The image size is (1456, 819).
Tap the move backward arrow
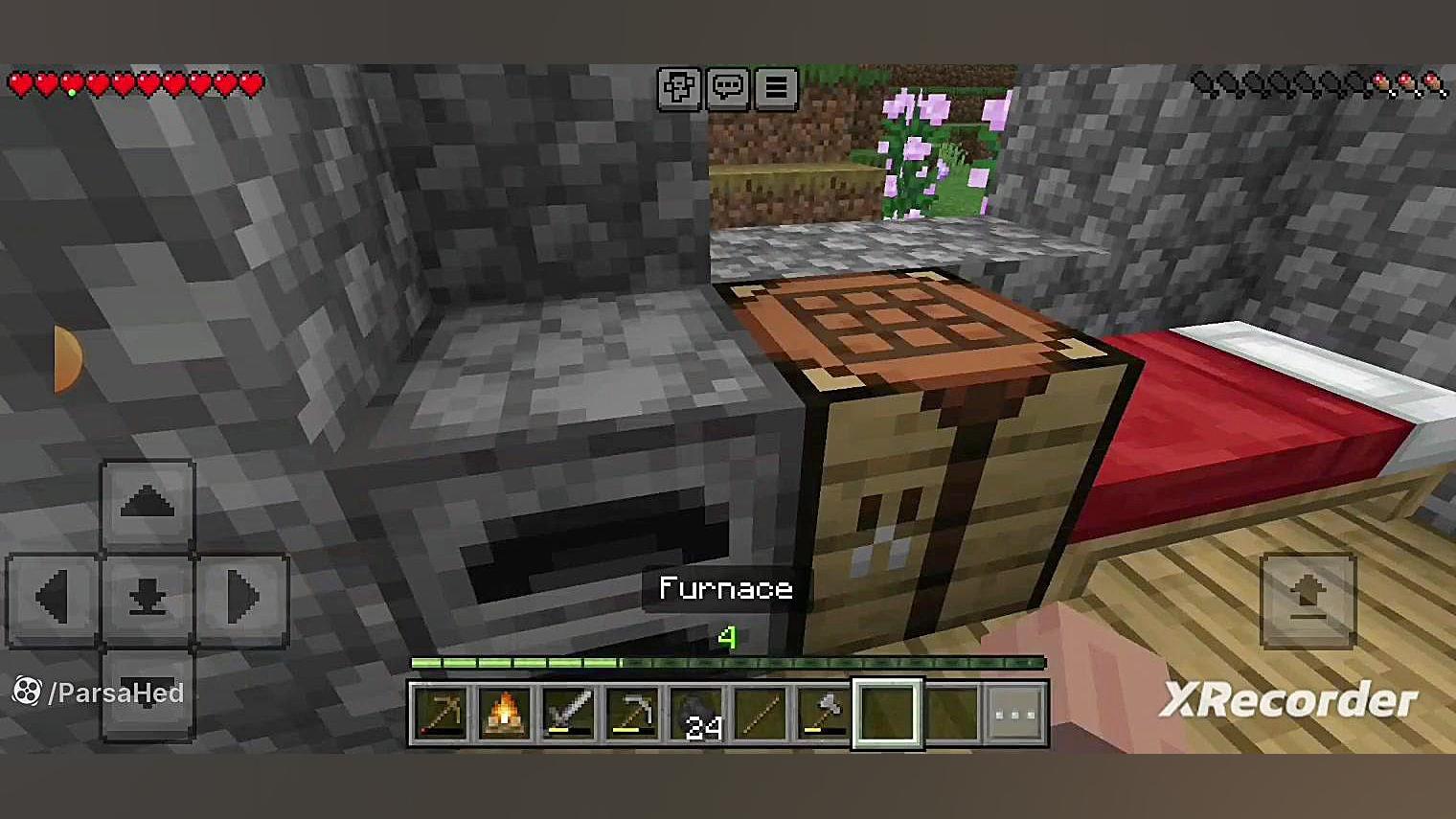click(x=148, y=694)
